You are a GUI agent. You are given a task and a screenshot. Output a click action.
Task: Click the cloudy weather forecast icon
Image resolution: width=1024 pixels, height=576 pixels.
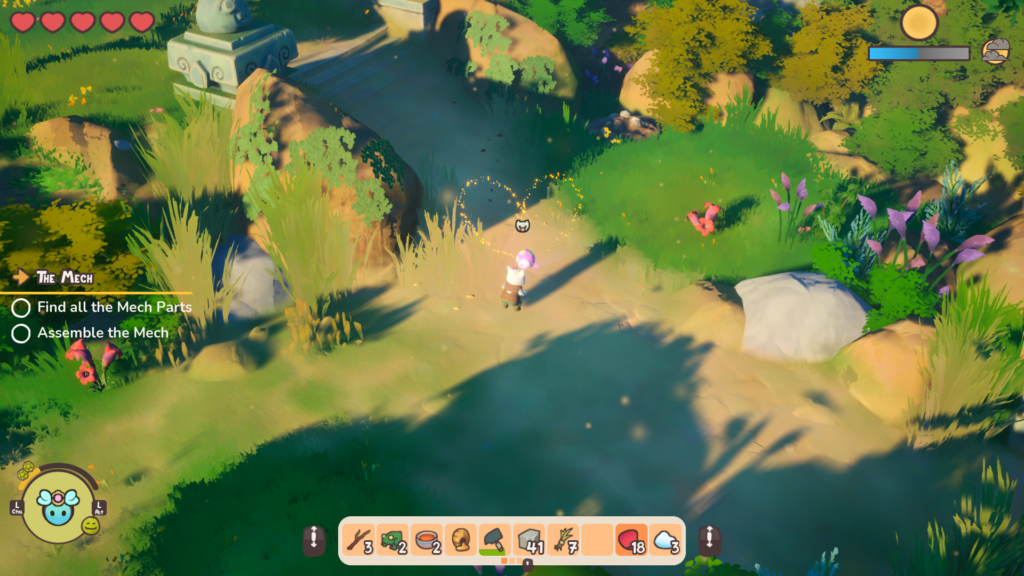(x=995, y=52)
